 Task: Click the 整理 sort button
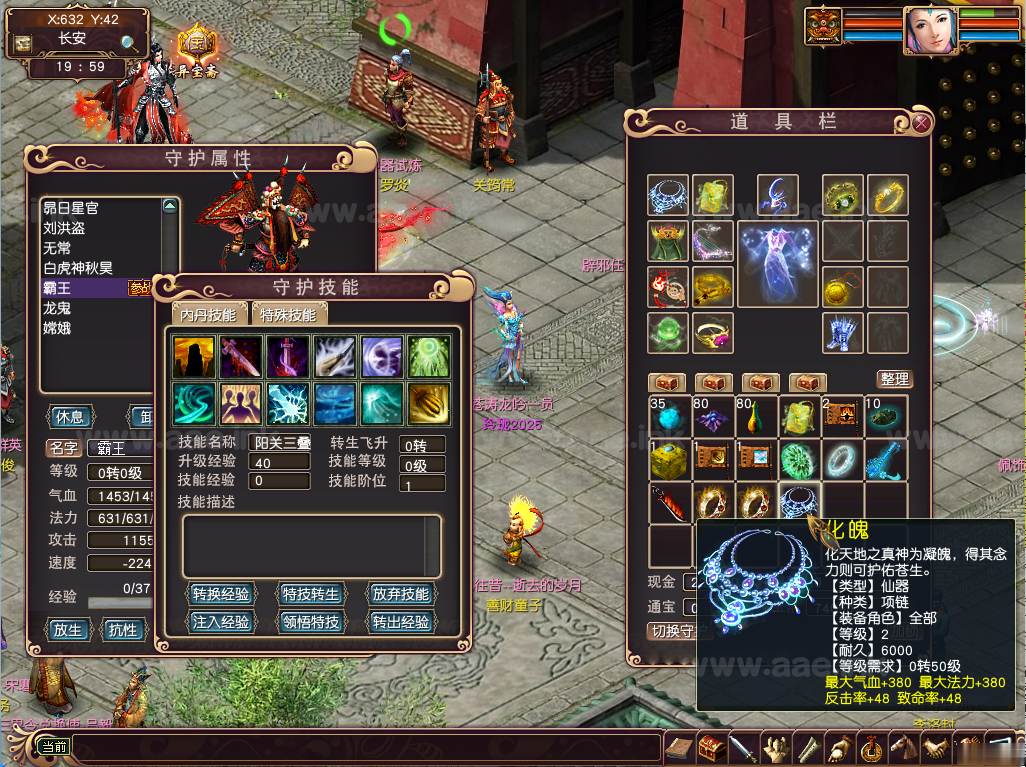coord(895,379)
